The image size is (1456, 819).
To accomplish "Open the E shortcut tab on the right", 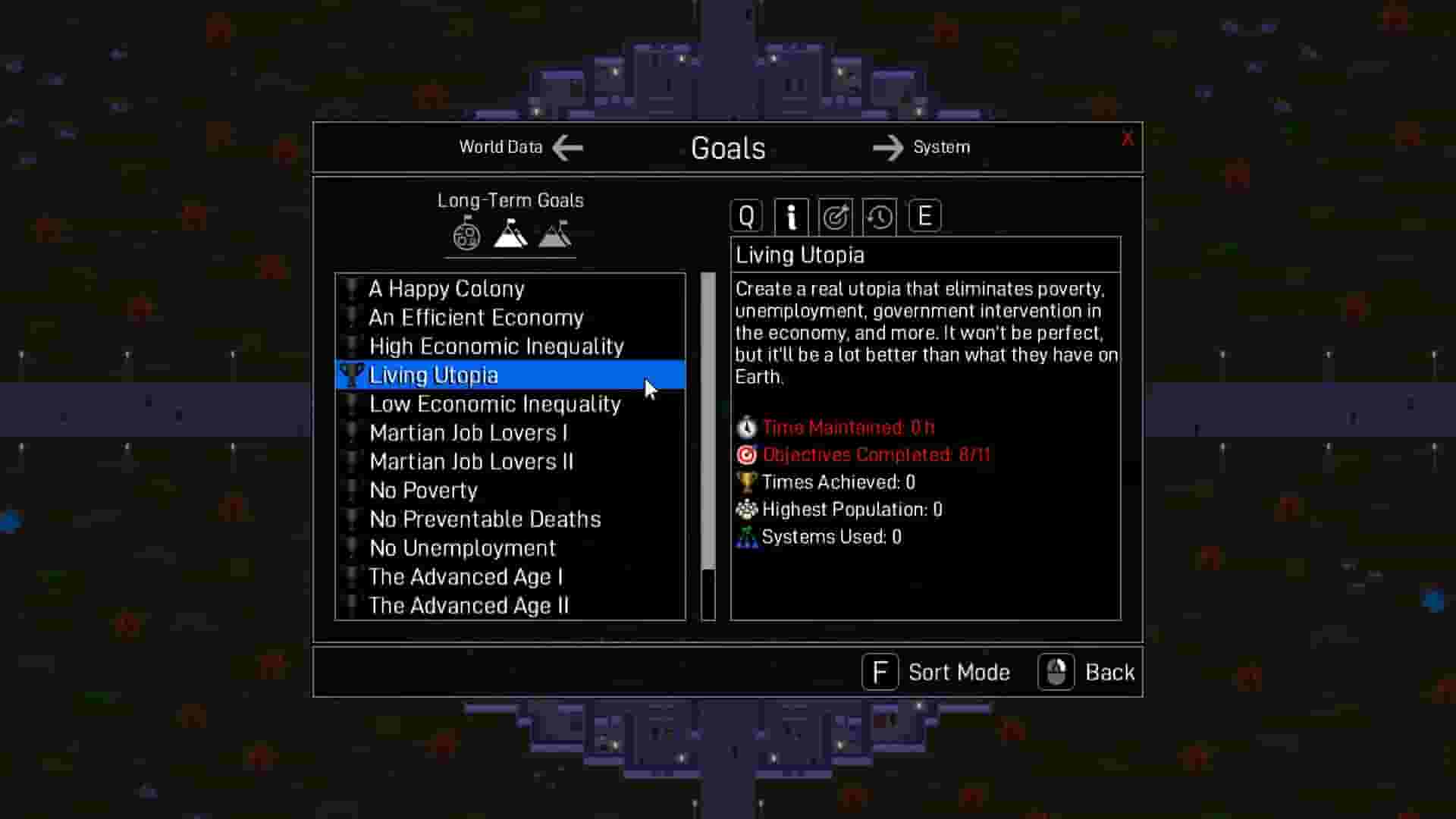I will coord(924,215).
